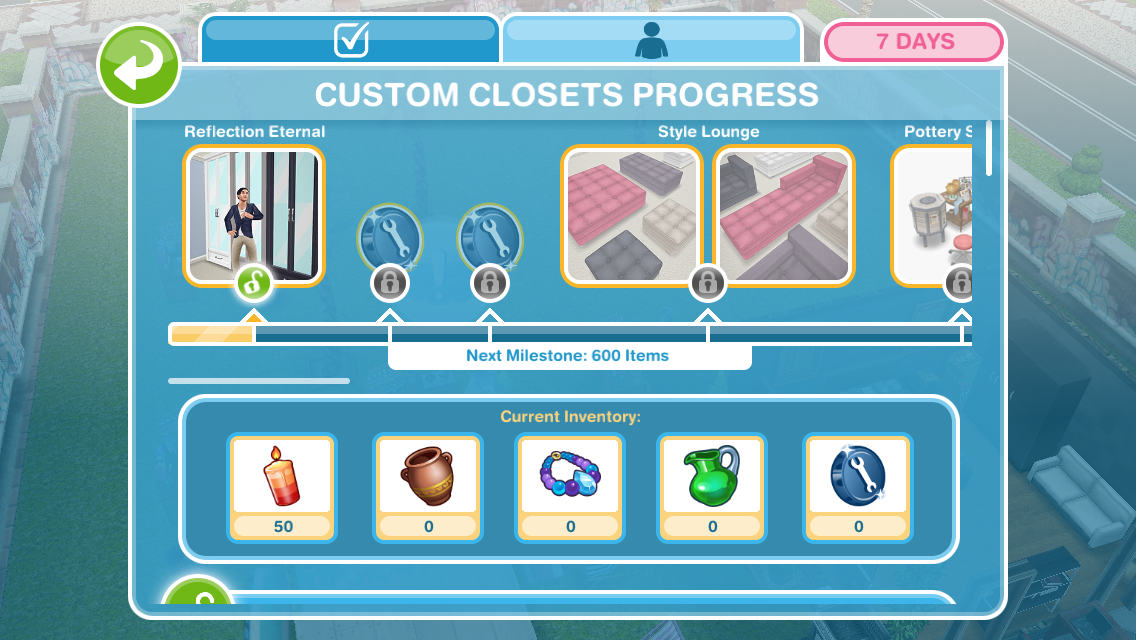Select the wrench coin inventory slot

pos(858,487)
